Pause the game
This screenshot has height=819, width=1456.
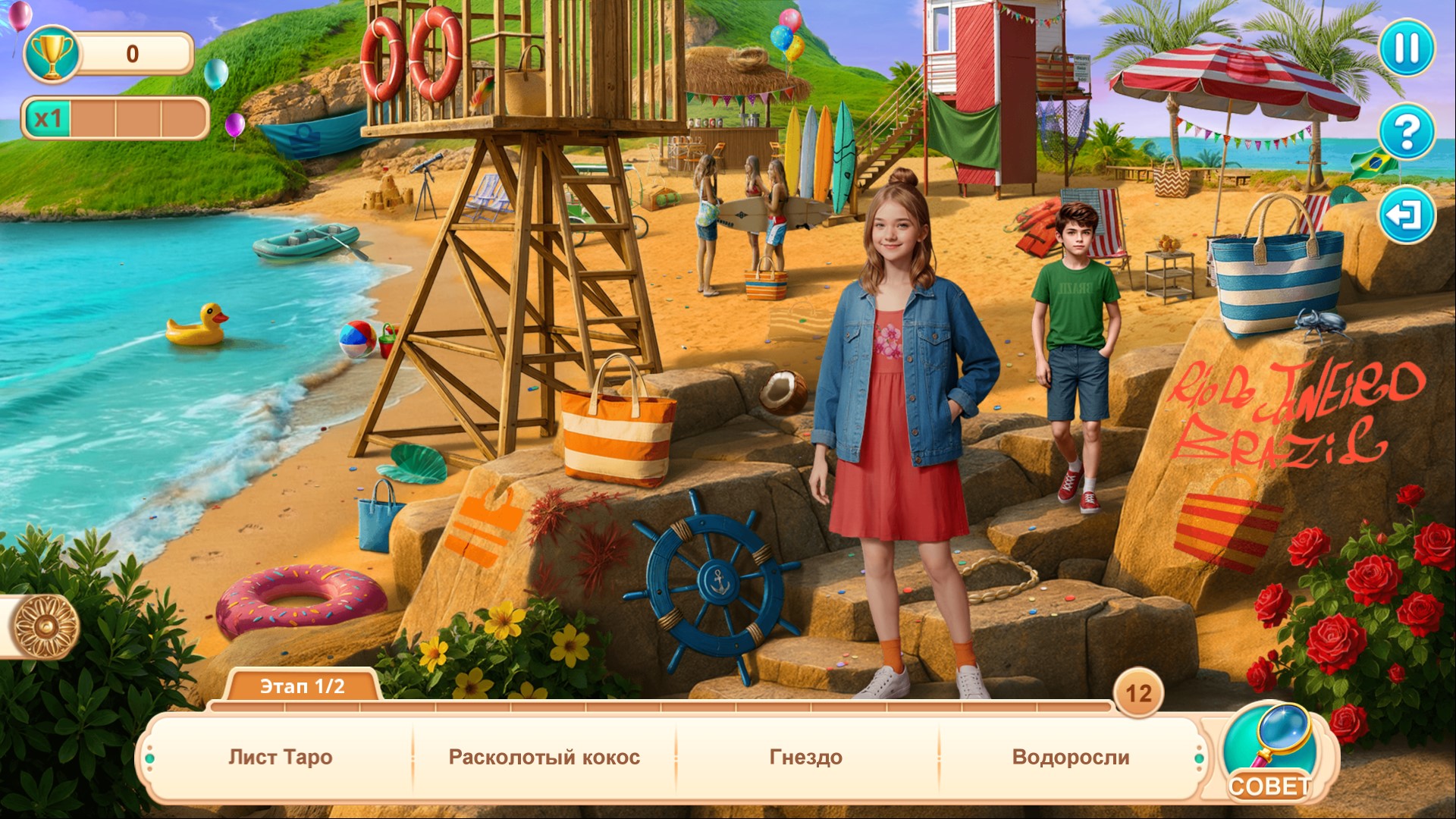point(1406,49)
